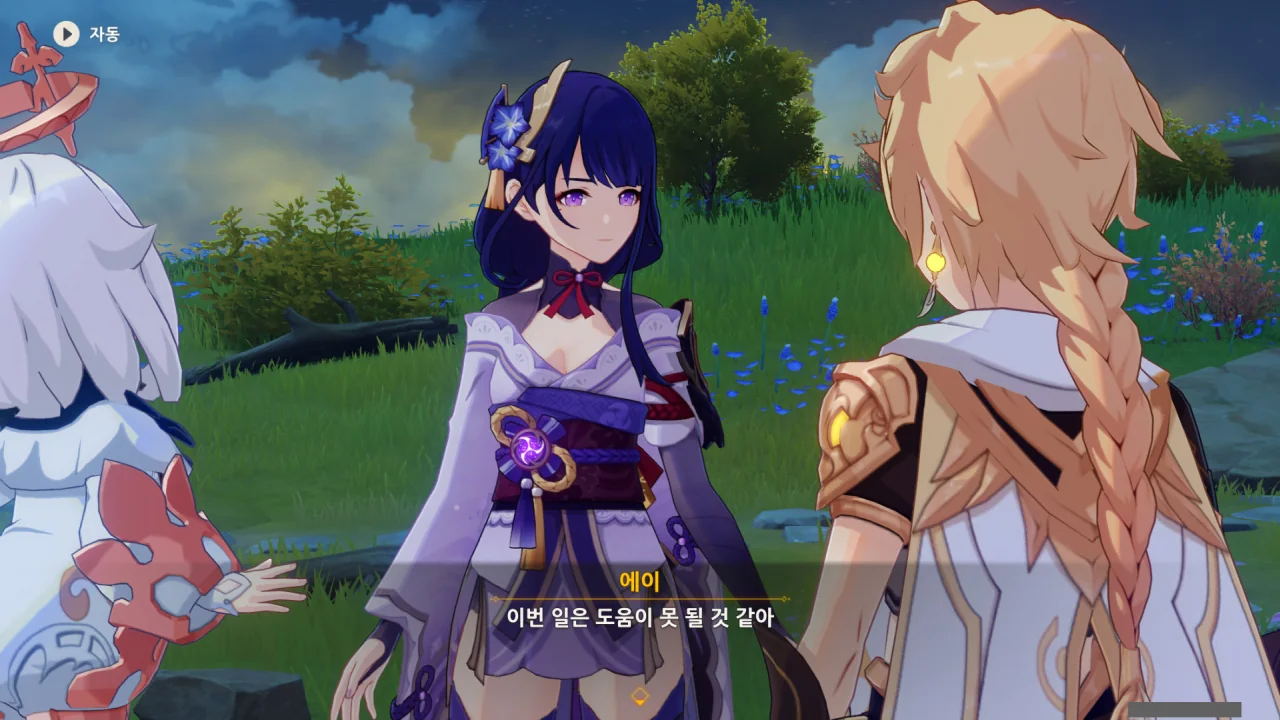Advance dialogue with the yellow diamond indicator
The width and height of the screenshot is (1280, 720).
(x=640, y=695)
